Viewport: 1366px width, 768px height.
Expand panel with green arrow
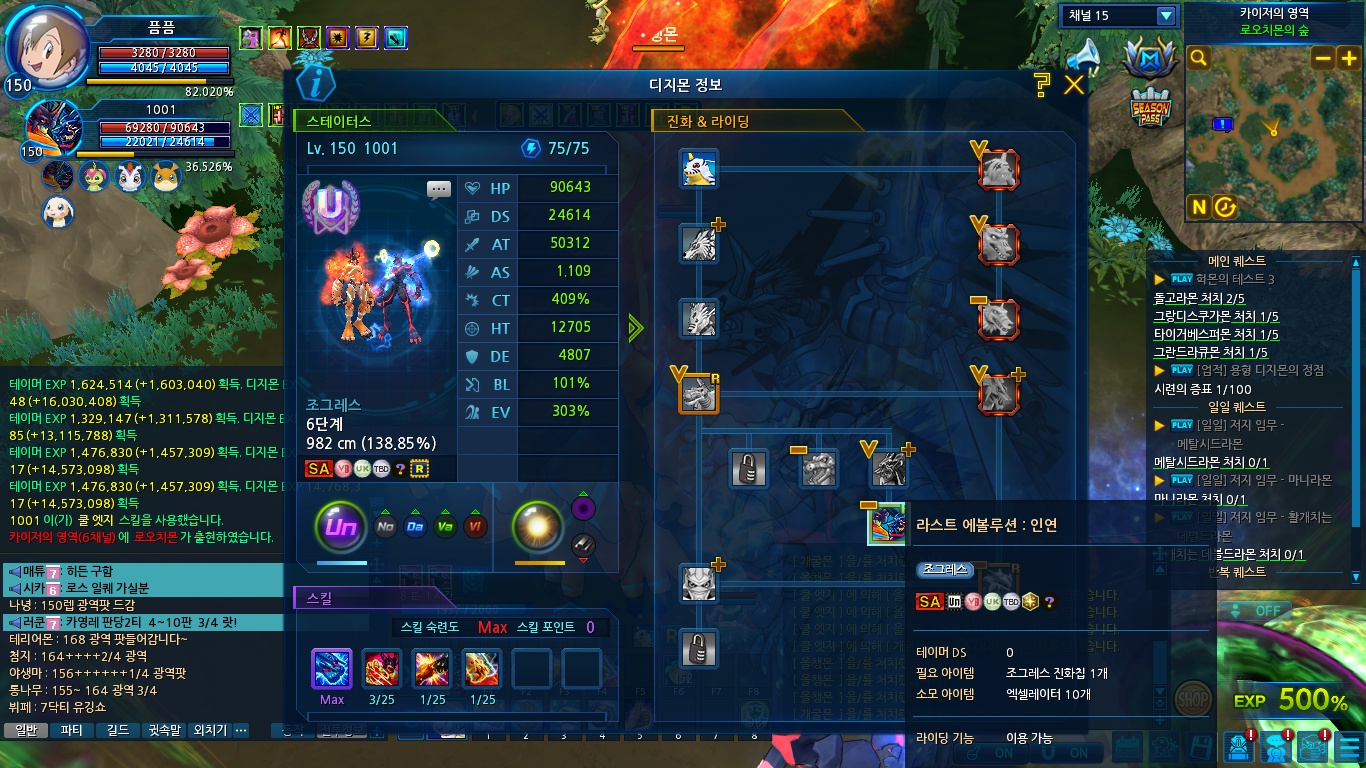point(636,328)
